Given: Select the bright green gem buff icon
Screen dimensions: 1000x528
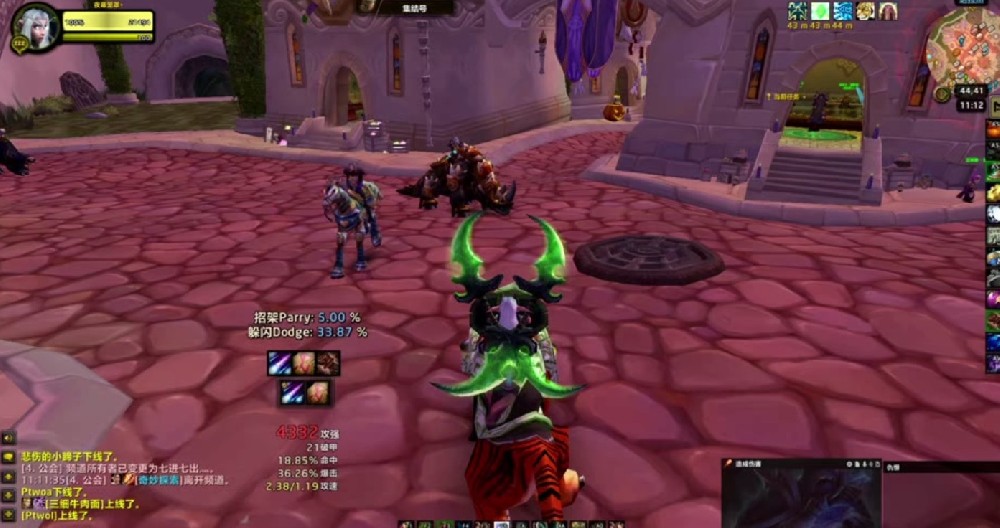Looking at the screenshot, I should (820, 11).
